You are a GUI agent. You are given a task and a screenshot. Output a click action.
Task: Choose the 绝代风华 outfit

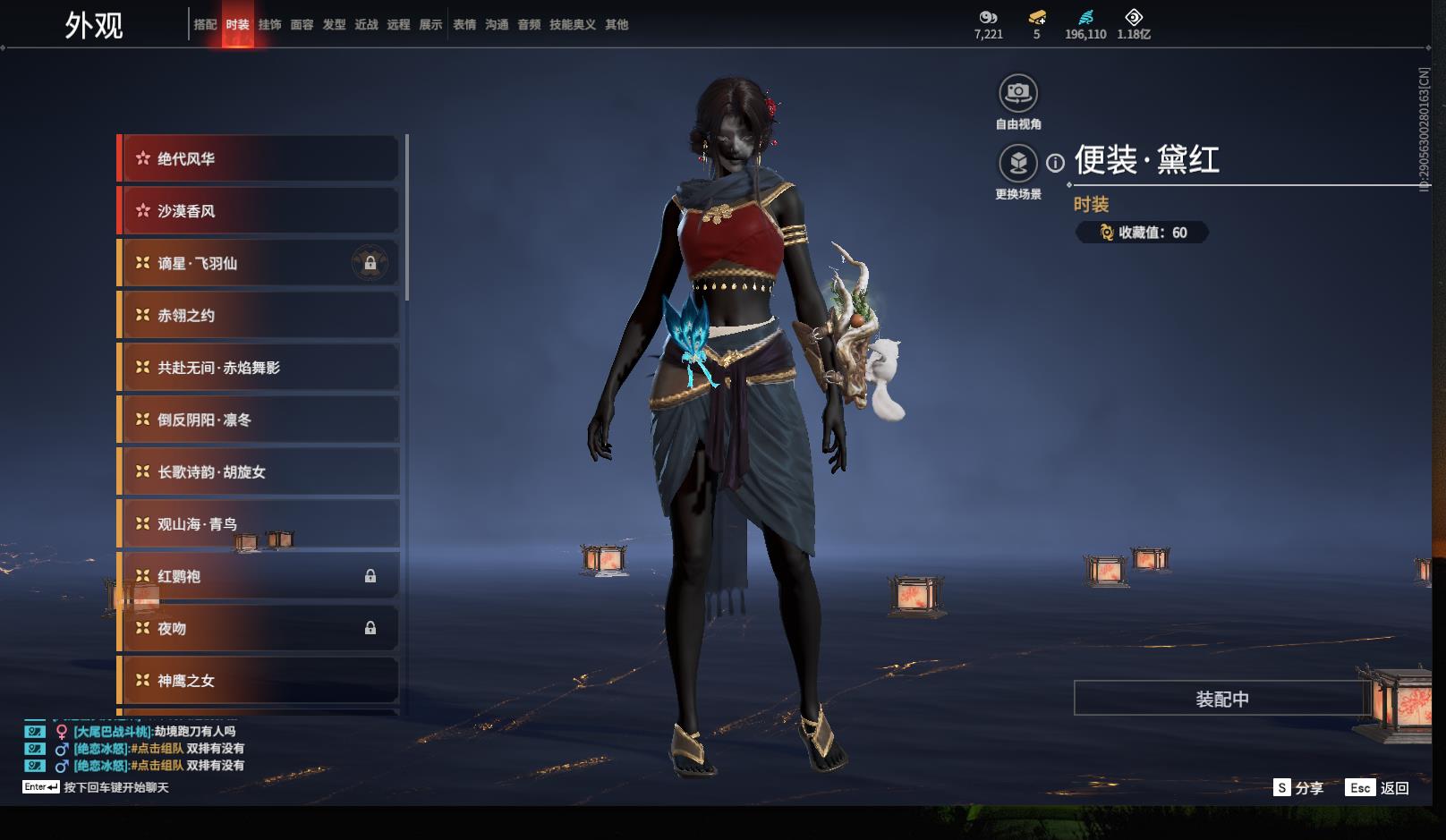(x=259, y=159)
